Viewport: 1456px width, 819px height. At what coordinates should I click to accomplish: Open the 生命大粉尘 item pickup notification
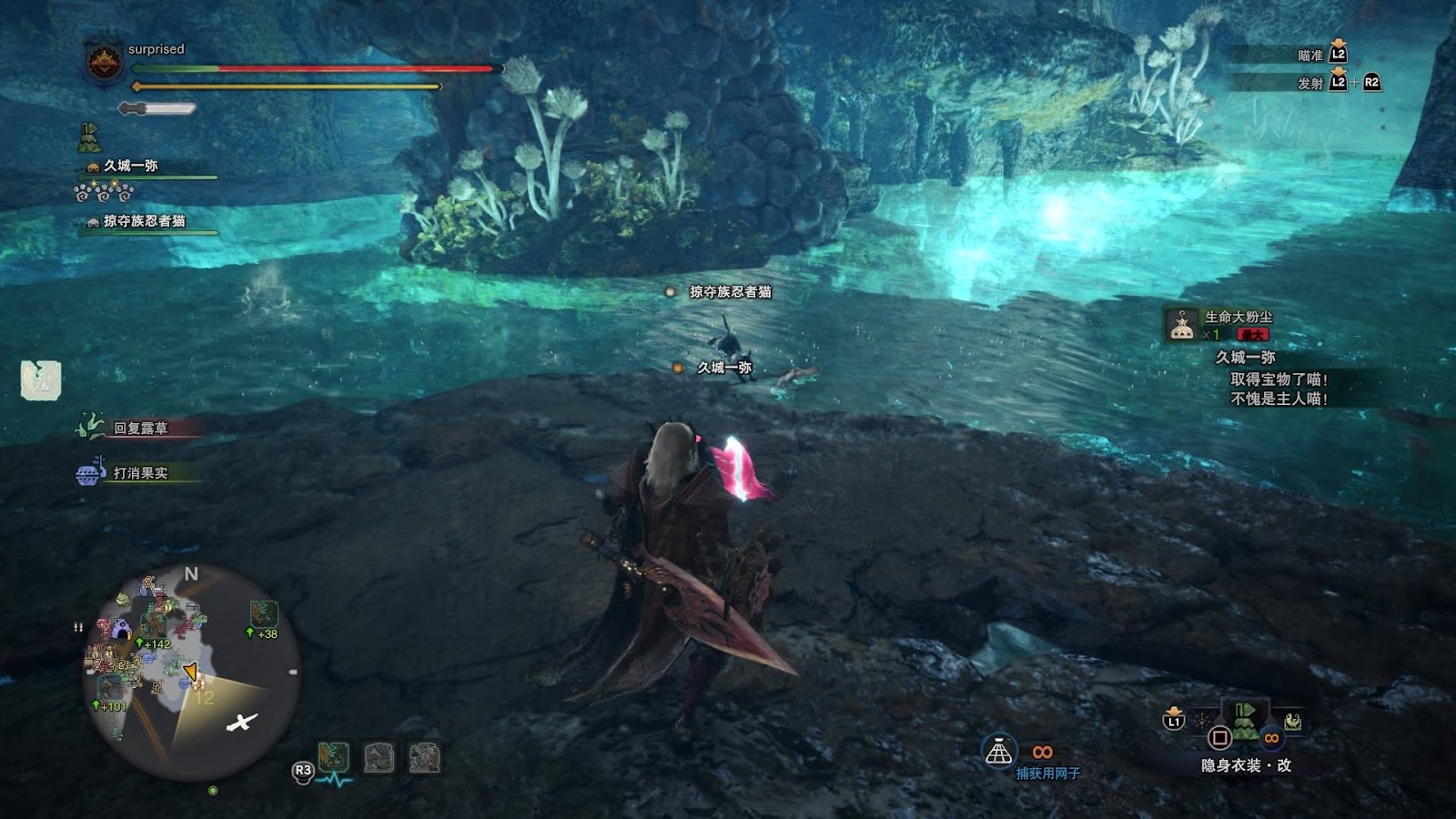point(1238,324)
